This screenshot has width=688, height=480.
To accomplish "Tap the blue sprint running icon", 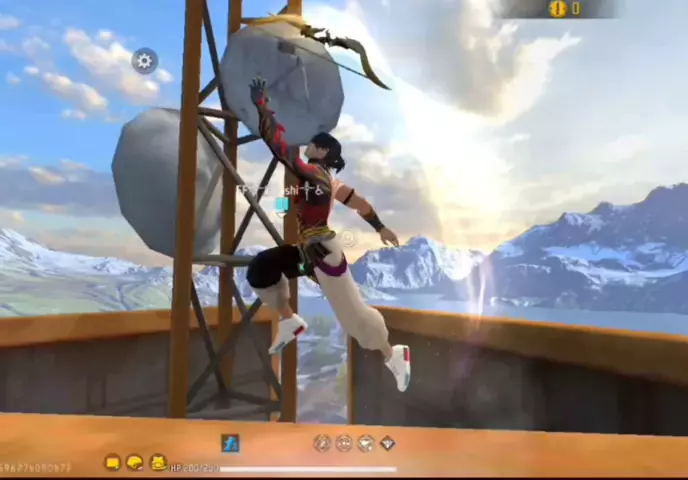I will pyautogui.click(x=231, y=443).
